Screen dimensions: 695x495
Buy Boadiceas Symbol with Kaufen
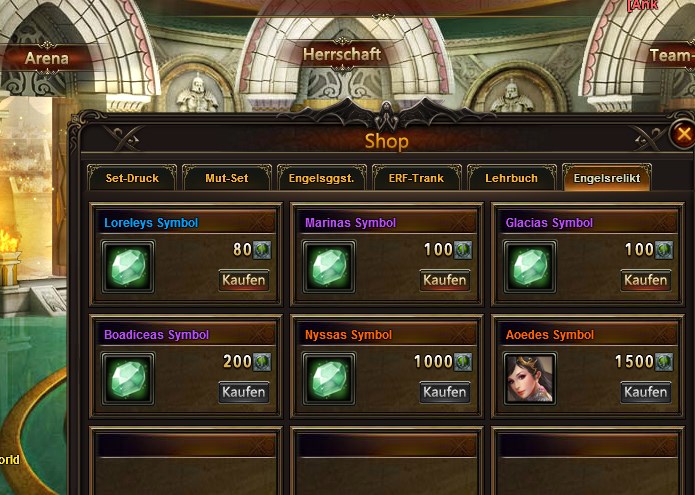point(244,392)
